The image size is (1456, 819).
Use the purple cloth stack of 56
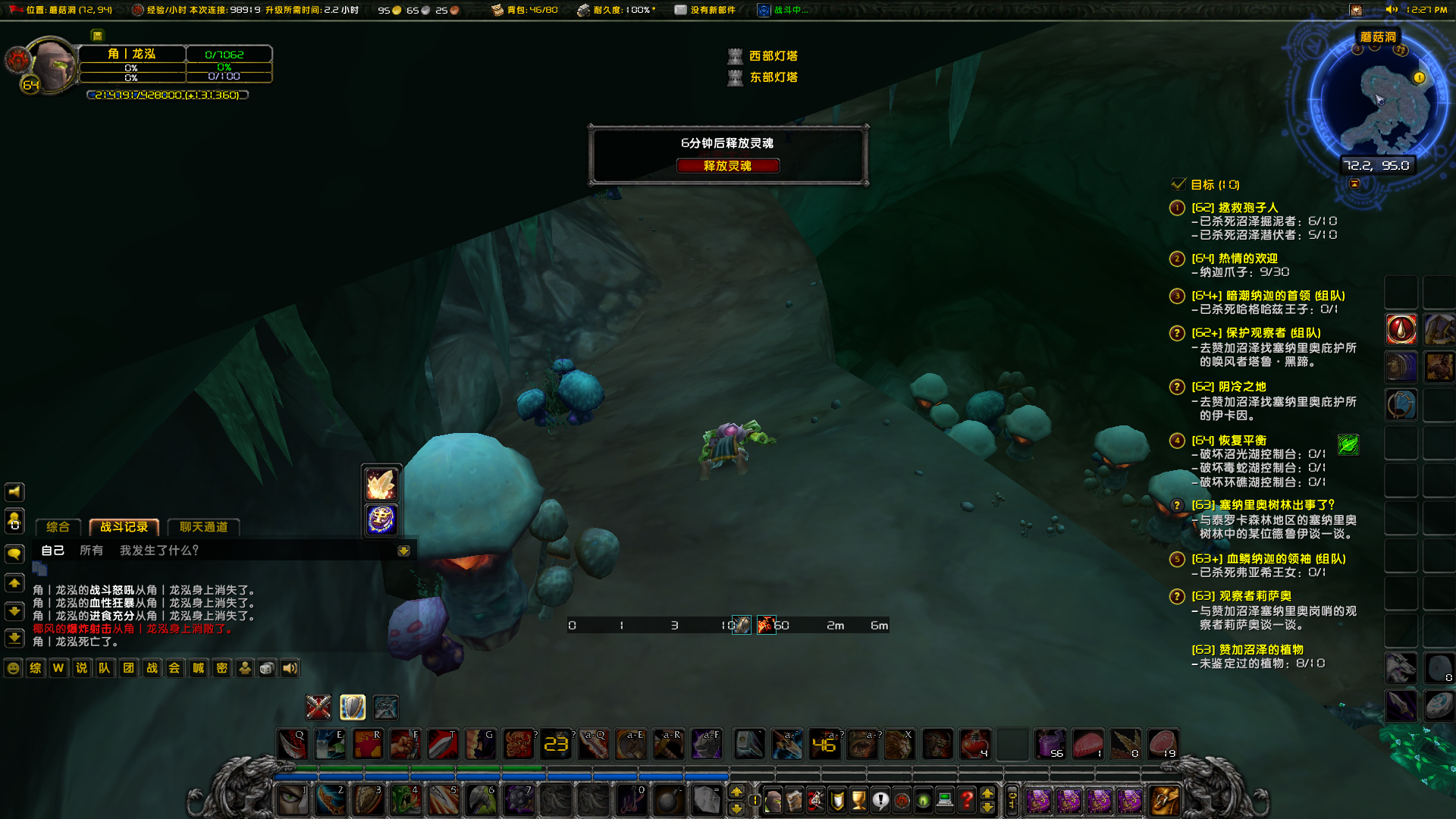(1050, 744)
